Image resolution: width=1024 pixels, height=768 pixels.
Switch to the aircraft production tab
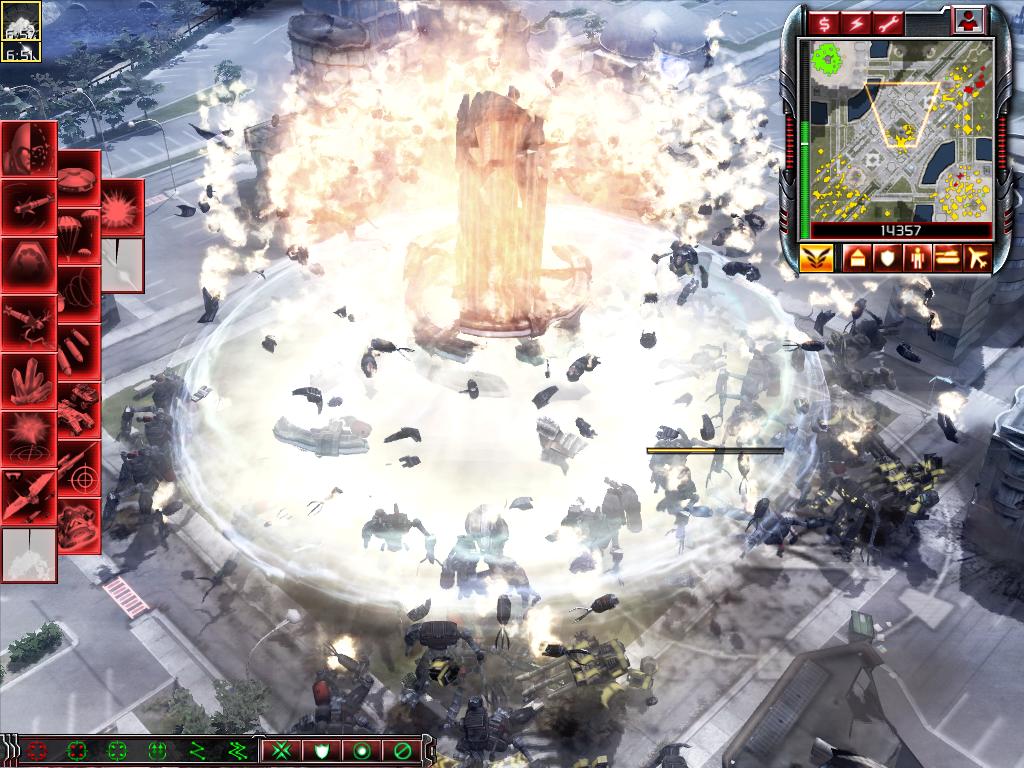977,259
